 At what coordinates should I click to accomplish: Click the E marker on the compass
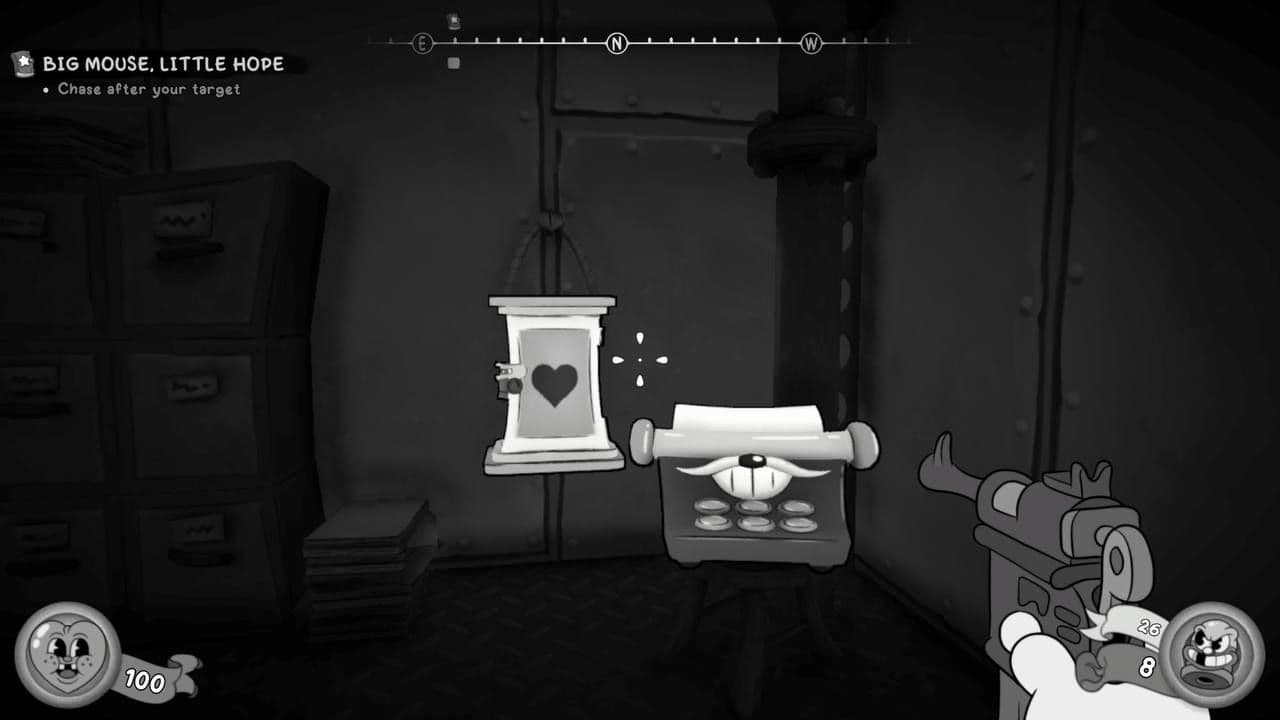pyautogui.click(x=423, y=43)
